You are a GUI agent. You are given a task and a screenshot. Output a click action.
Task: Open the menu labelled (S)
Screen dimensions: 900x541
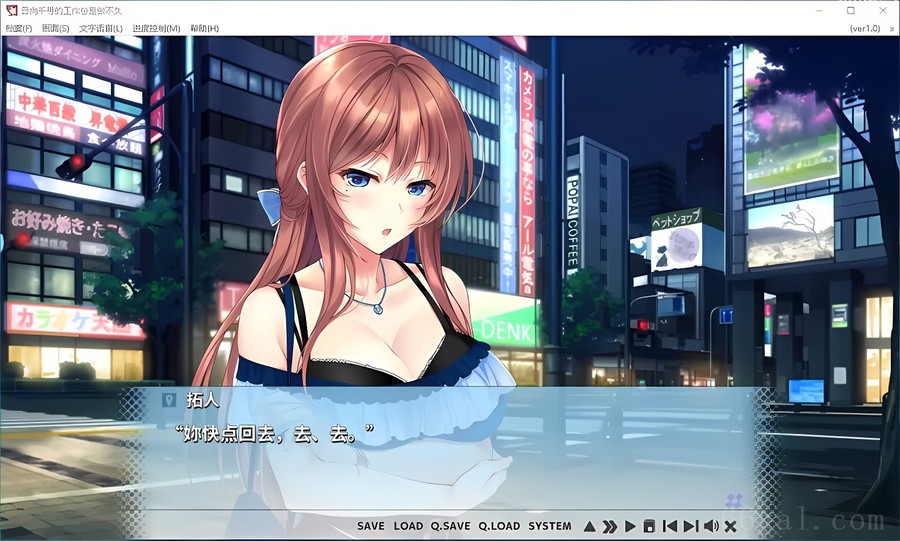click(x=56, y=28)
